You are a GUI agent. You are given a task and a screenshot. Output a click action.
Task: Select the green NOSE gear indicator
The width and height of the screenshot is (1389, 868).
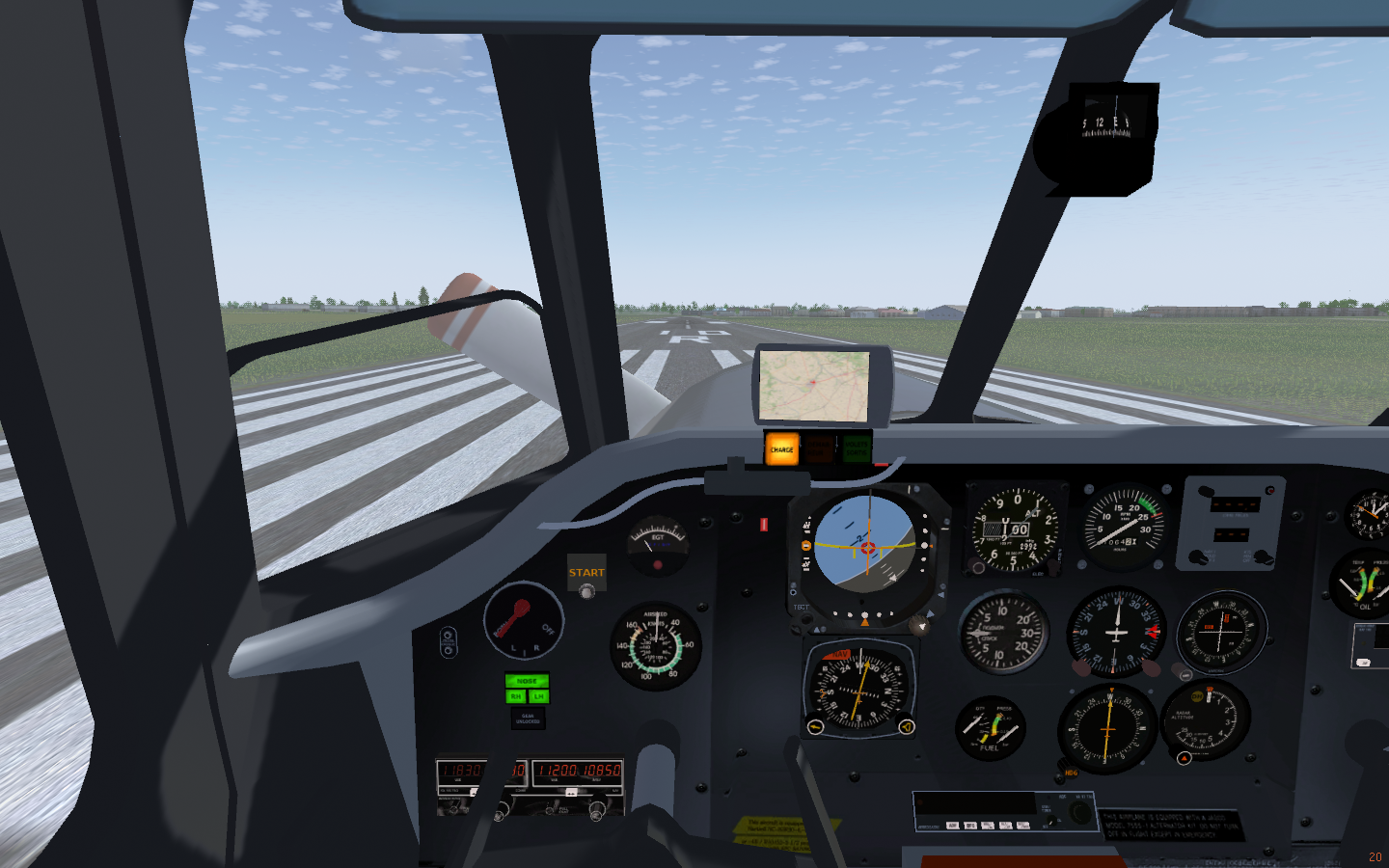(x=527, y=681)
